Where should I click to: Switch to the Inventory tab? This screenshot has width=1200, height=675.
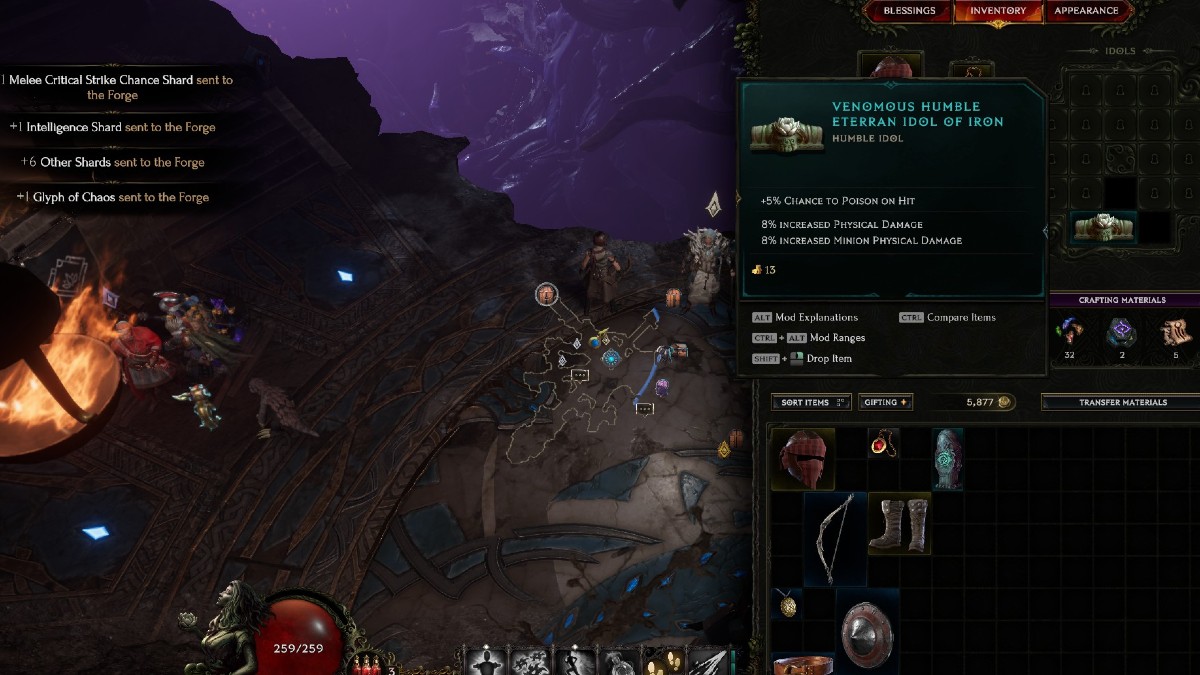tap(998, 11)
